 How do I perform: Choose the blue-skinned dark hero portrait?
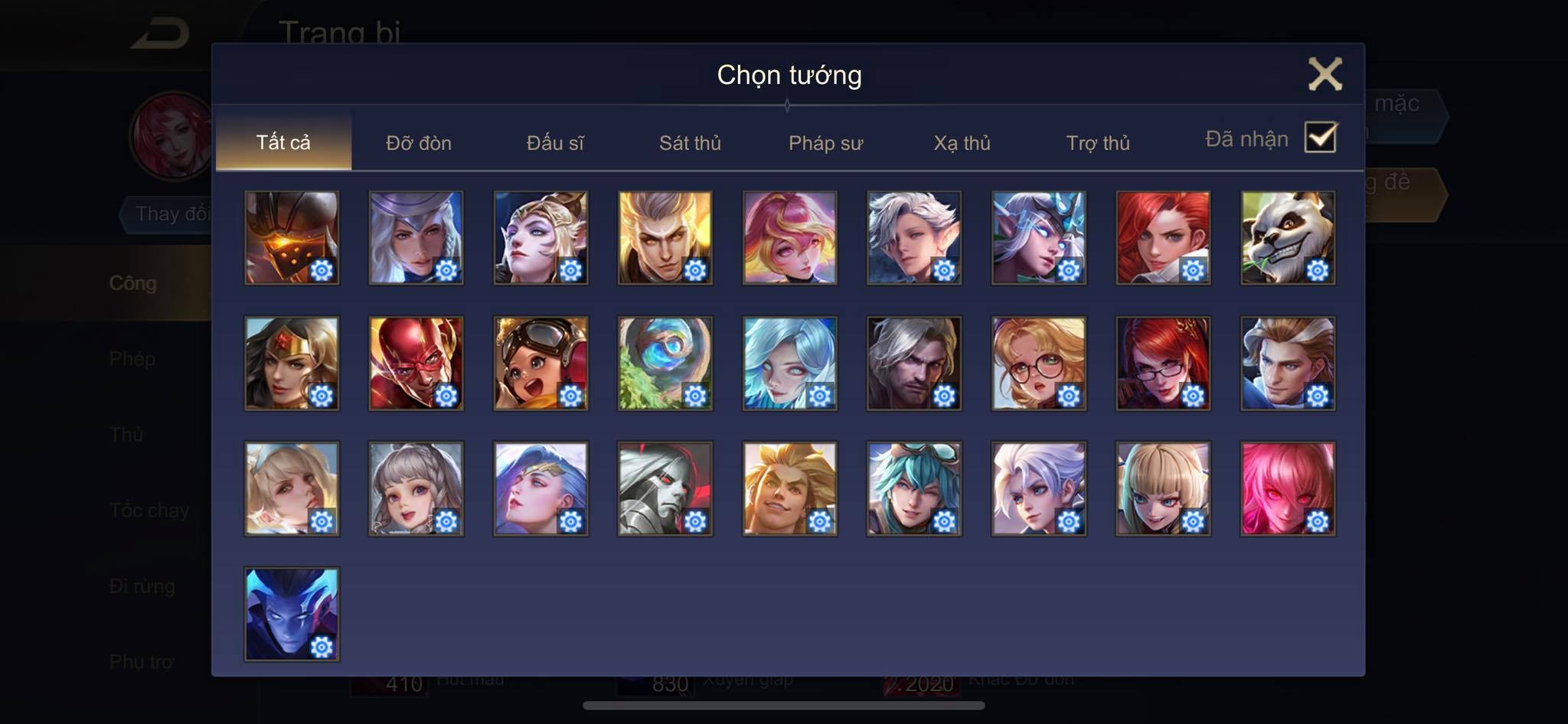coord(291,613)
